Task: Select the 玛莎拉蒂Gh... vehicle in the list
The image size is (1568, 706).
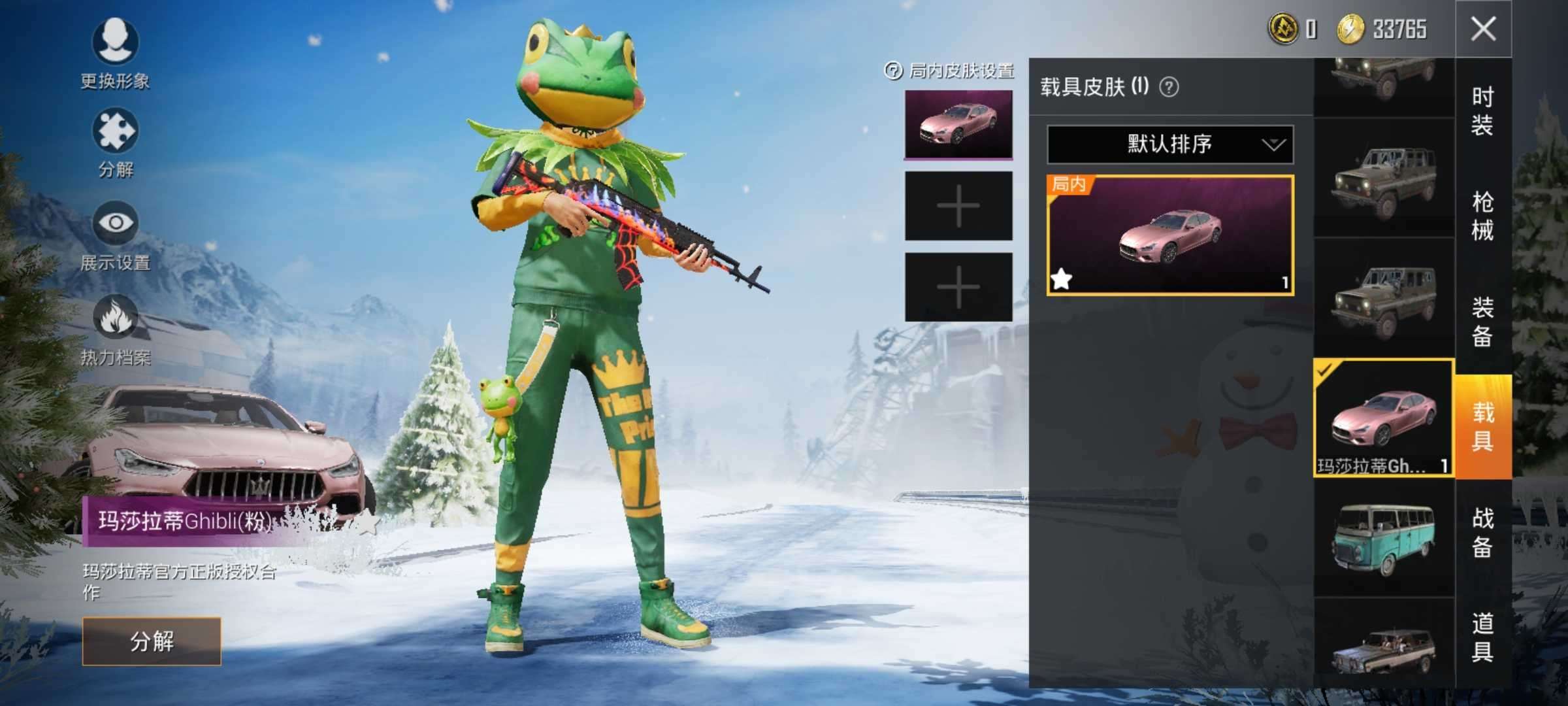Action: pyautogui.click(x=1383, y=418)
